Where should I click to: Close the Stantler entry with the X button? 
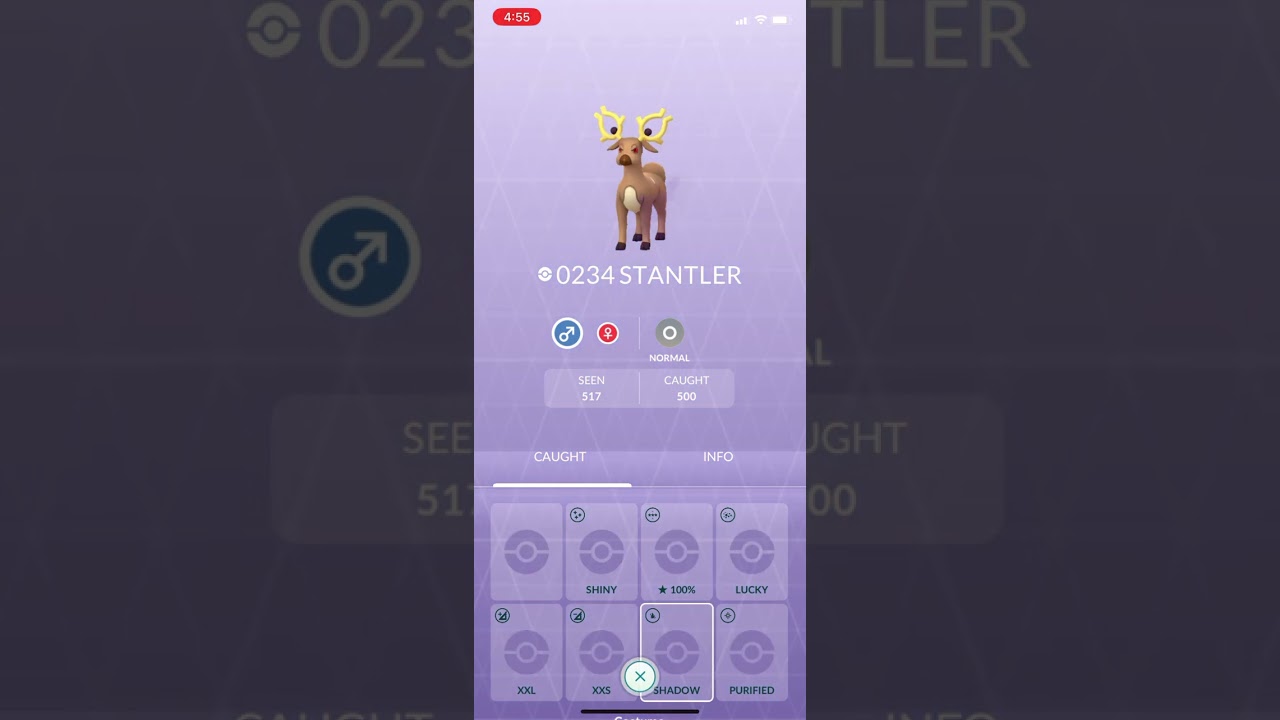click(639, 676)
